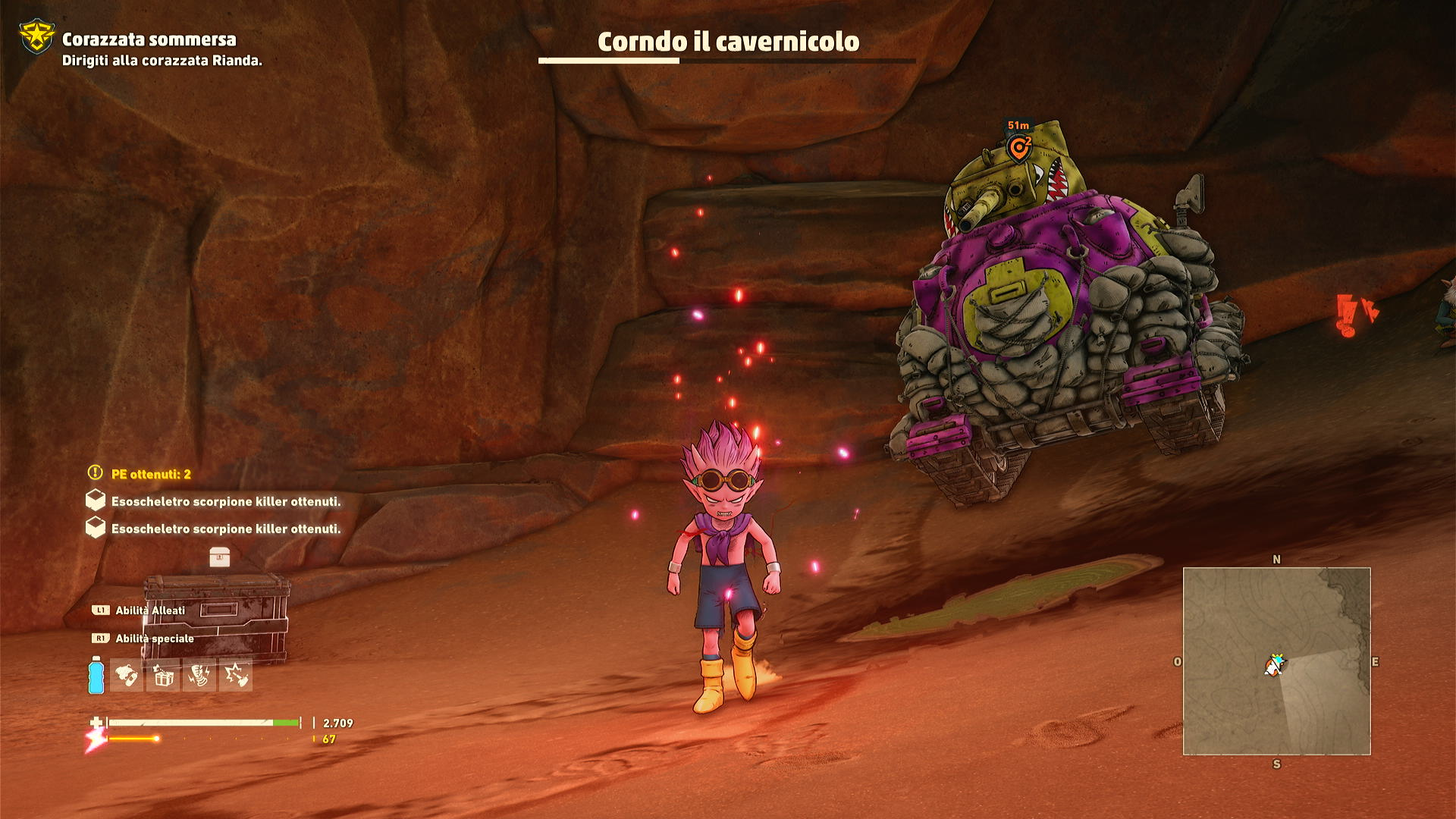Click the Abilità speciale label
Viewport: 1456px width, 819px height.
[x=154, y=639]
